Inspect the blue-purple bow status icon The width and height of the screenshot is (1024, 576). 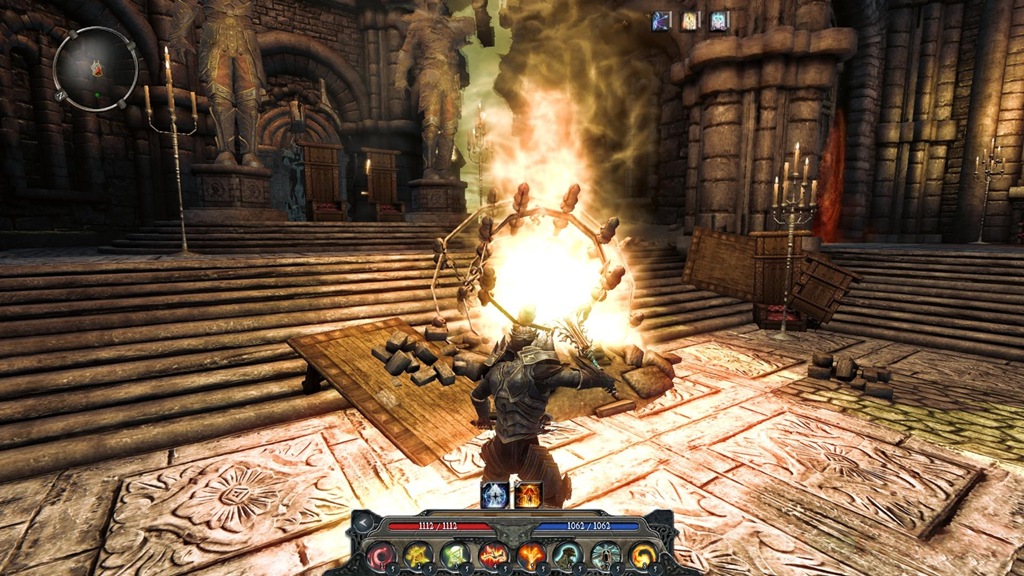661,20
